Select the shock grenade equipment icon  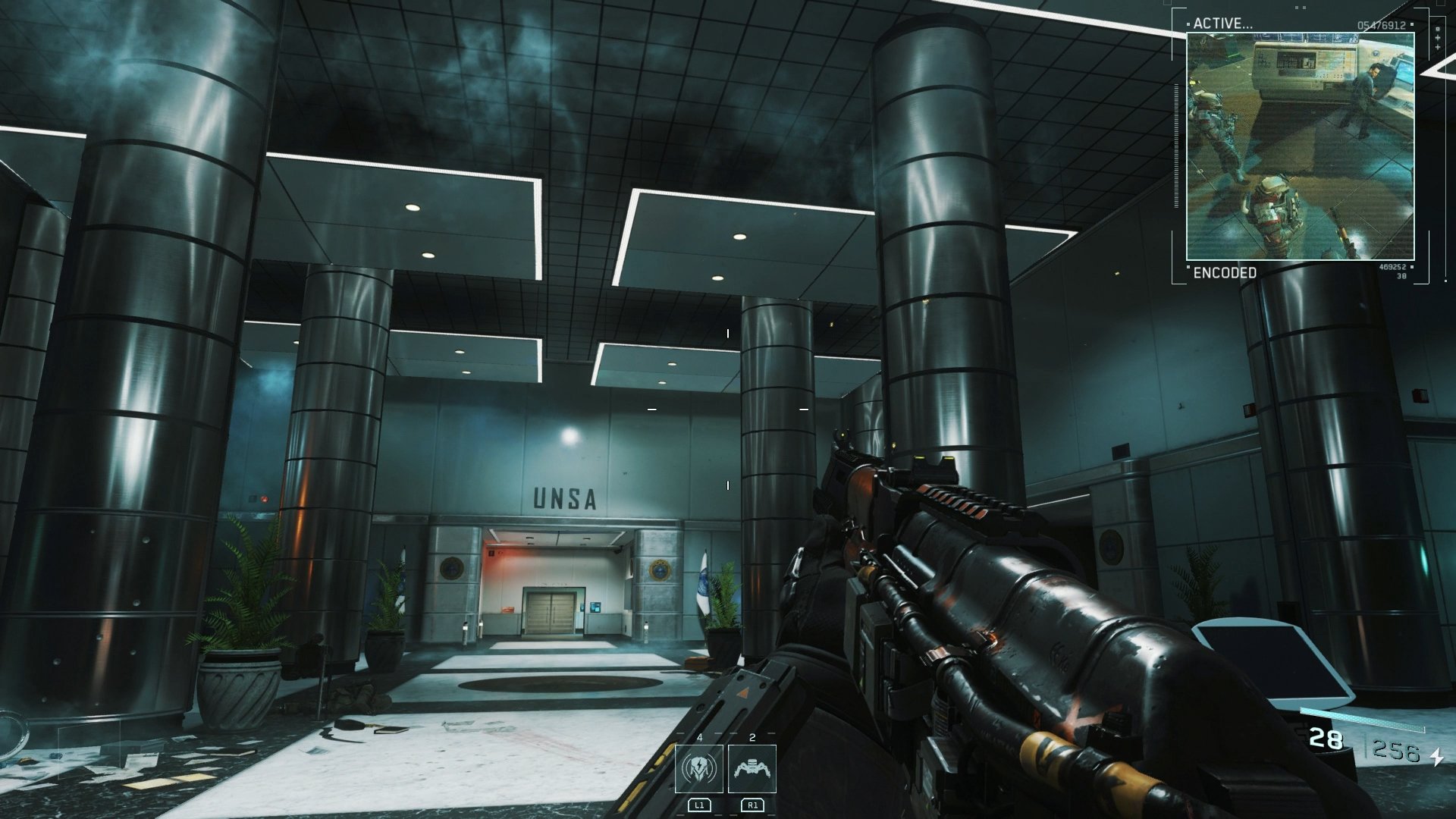[699, 769]
